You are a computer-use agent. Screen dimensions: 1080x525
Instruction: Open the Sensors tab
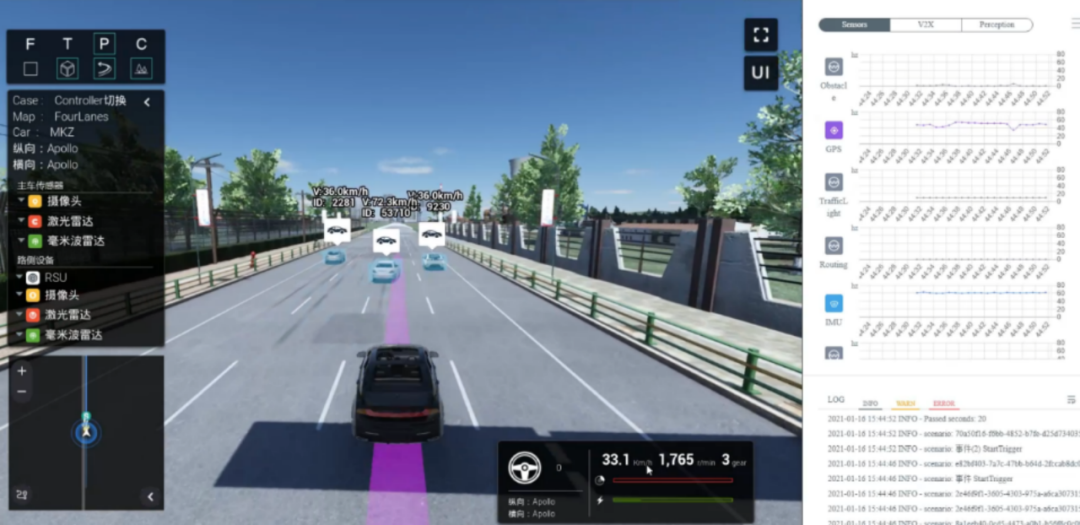click(x=854, y=24)
